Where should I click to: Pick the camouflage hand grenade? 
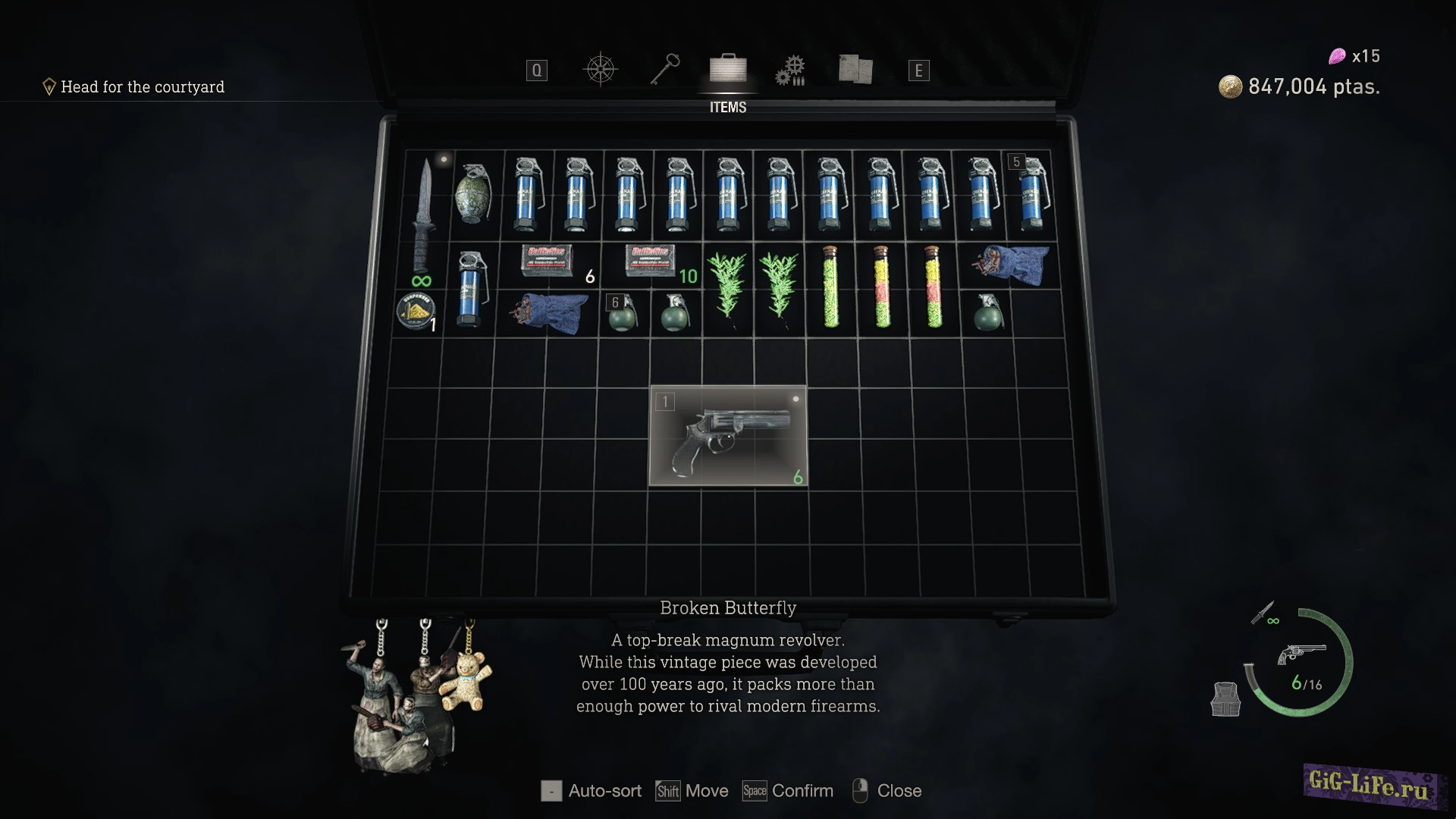(x=473, y=193)
